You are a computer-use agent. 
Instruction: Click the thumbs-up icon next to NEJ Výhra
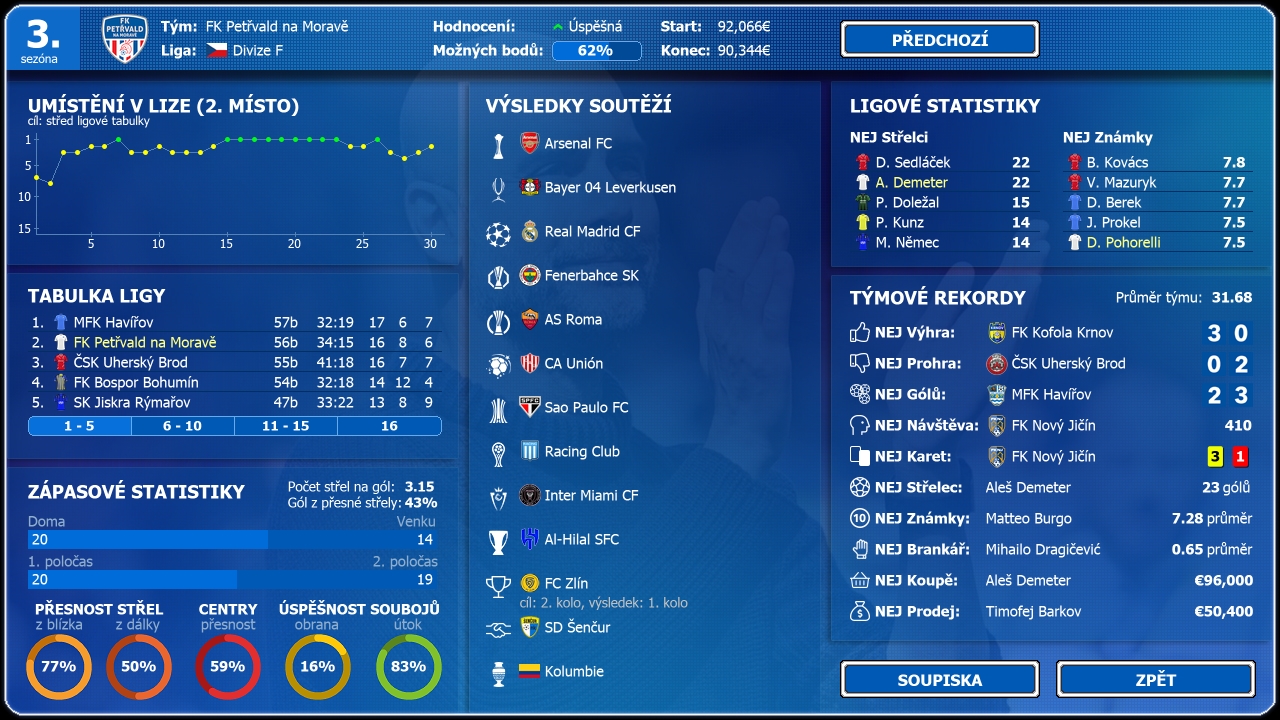[861, 331]
